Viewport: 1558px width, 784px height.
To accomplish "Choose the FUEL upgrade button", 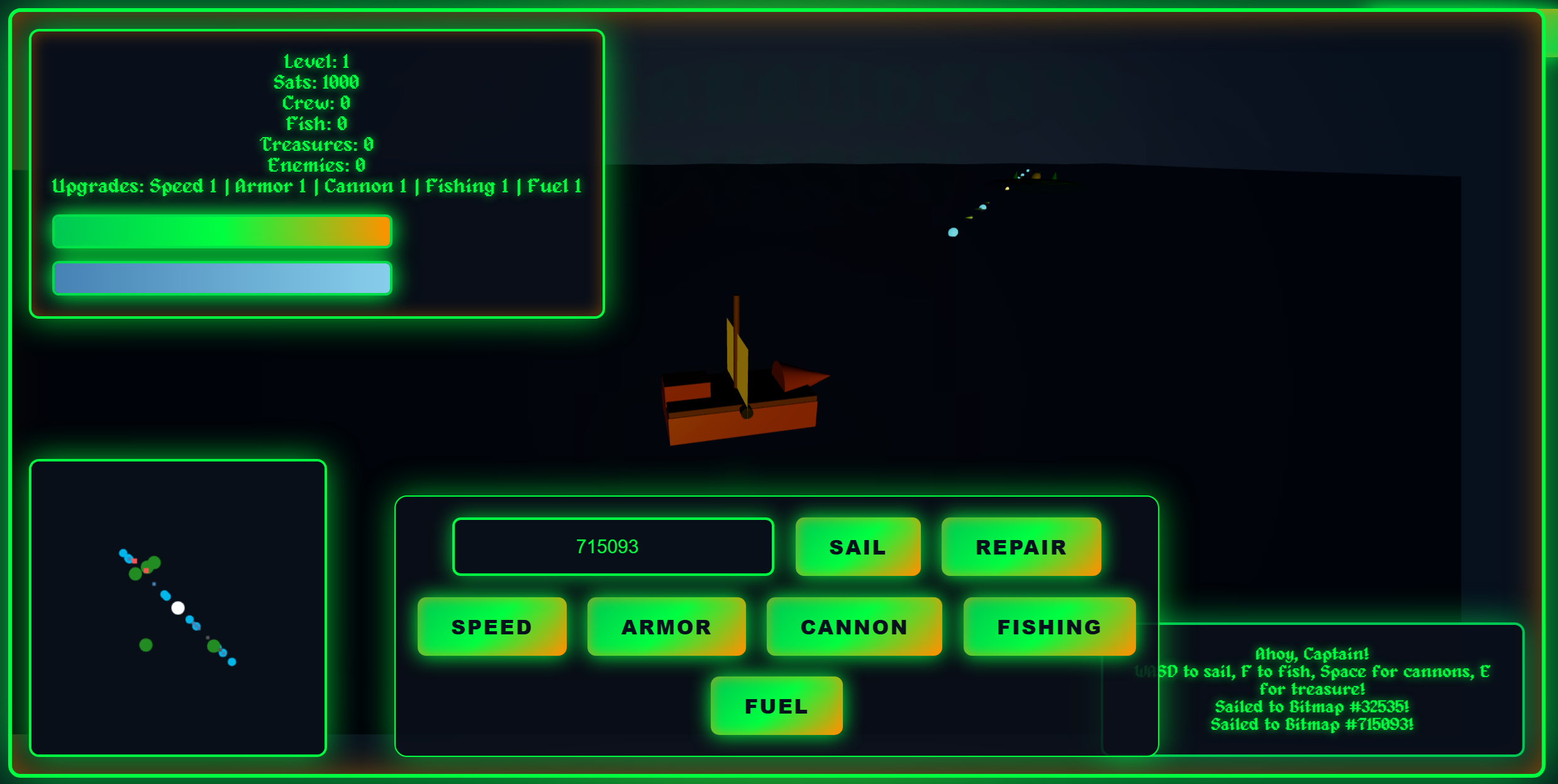I will pos(776,706).
